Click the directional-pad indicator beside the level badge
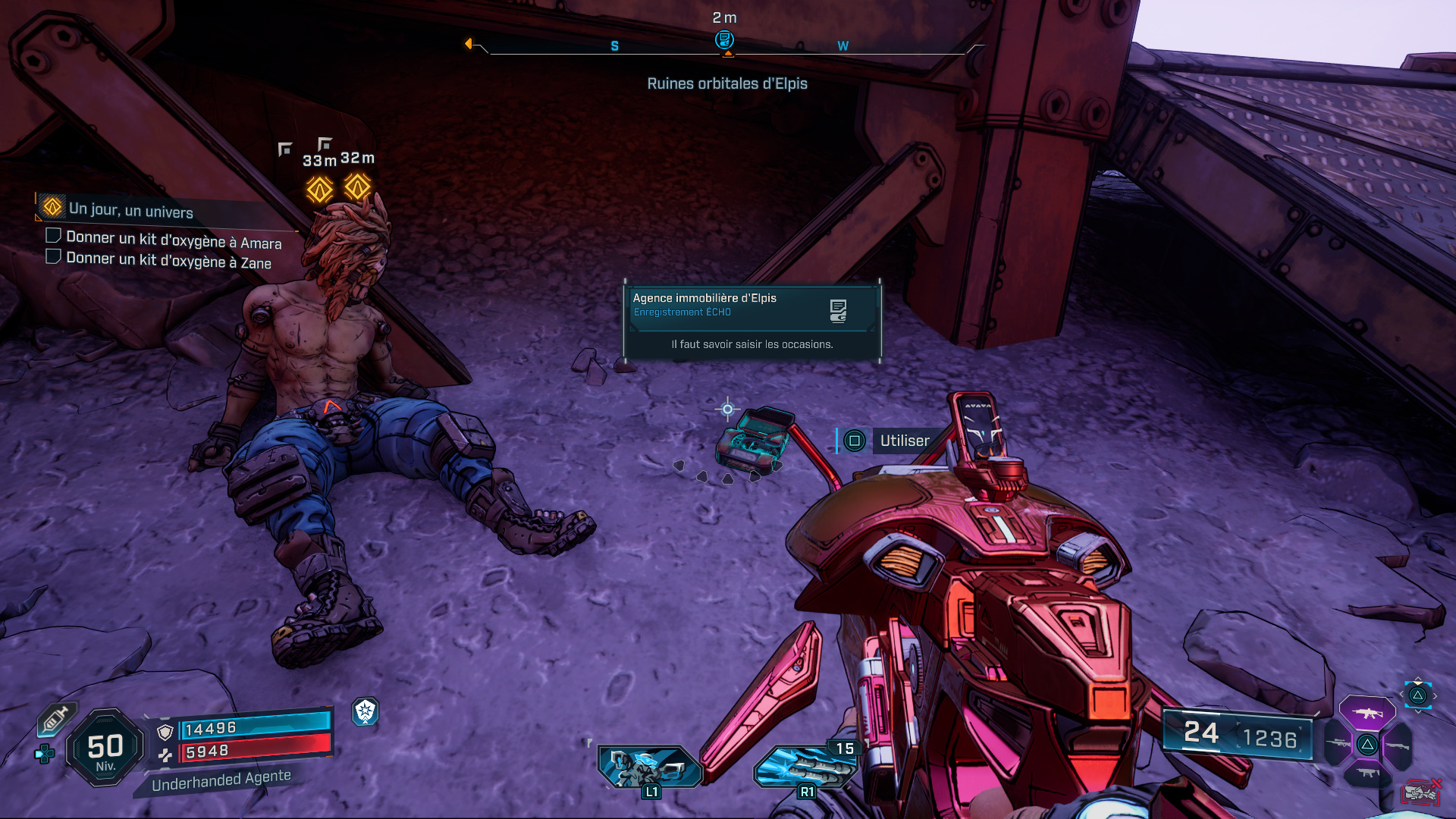Viewport: 1456px width, 819px height. click(x=44, y=754)
